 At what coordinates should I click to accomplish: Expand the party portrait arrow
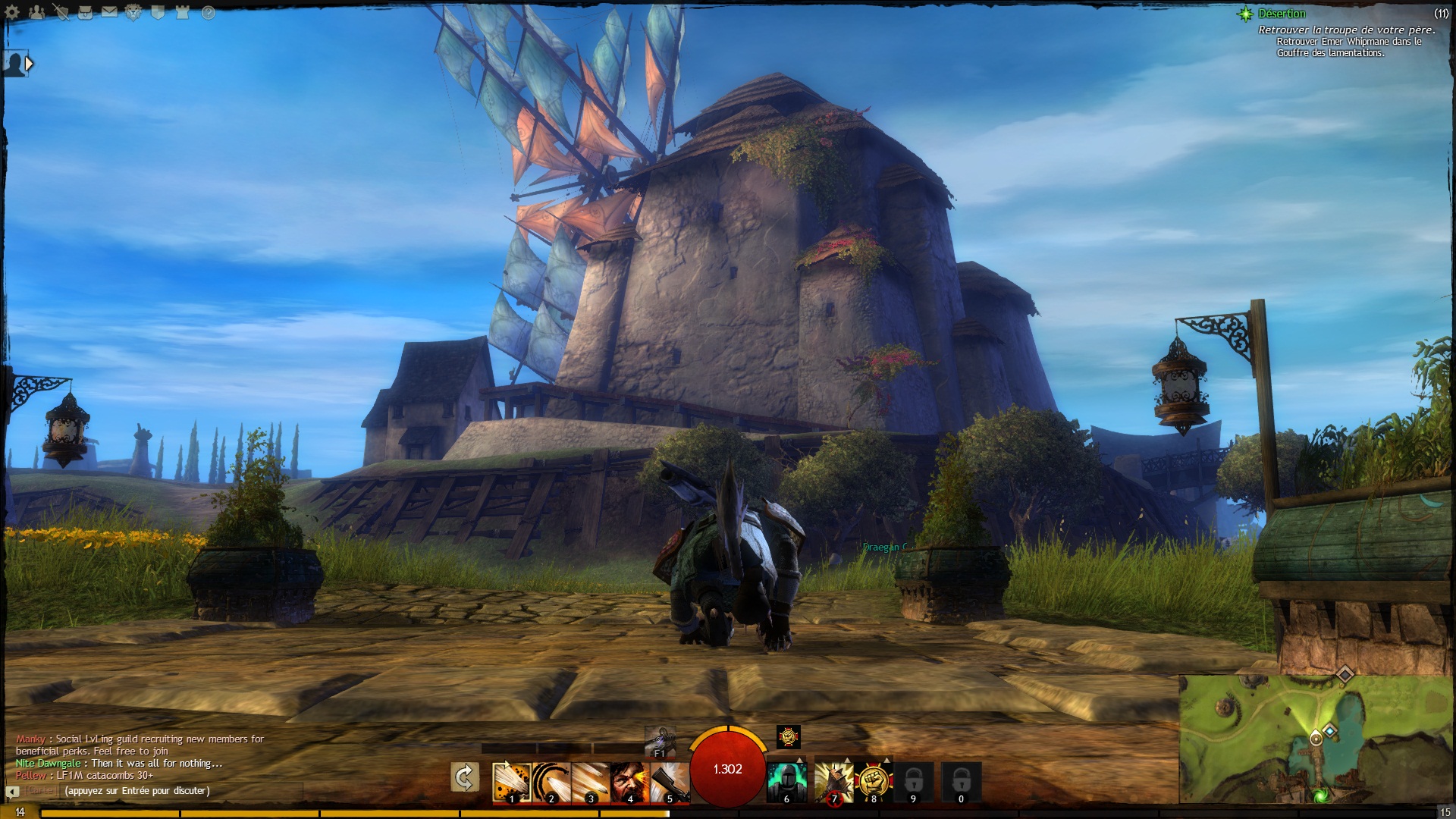29,64
